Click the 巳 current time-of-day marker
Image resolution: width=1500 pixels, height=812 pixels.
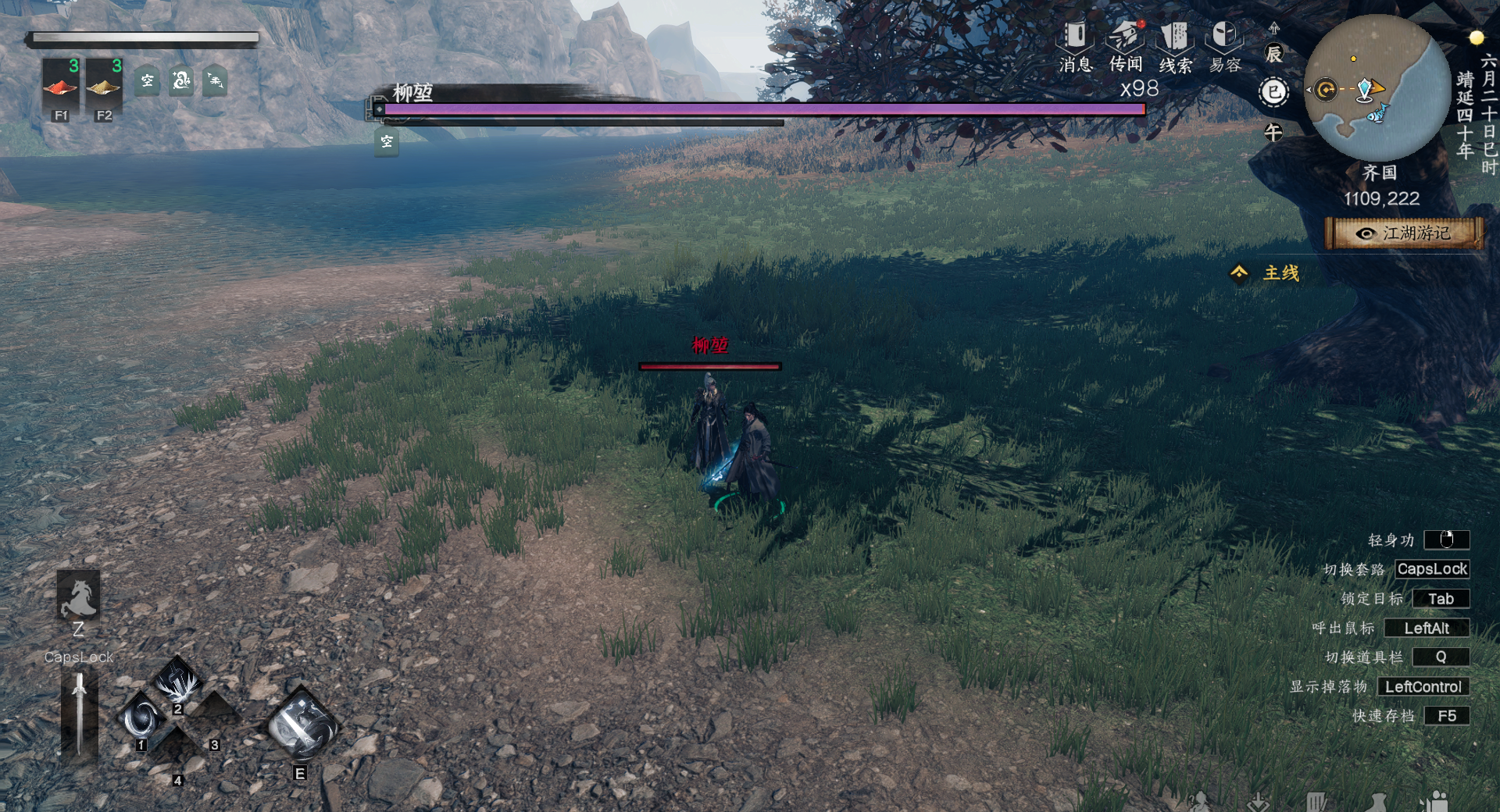pyautogui.click(x=1274, y=93)
